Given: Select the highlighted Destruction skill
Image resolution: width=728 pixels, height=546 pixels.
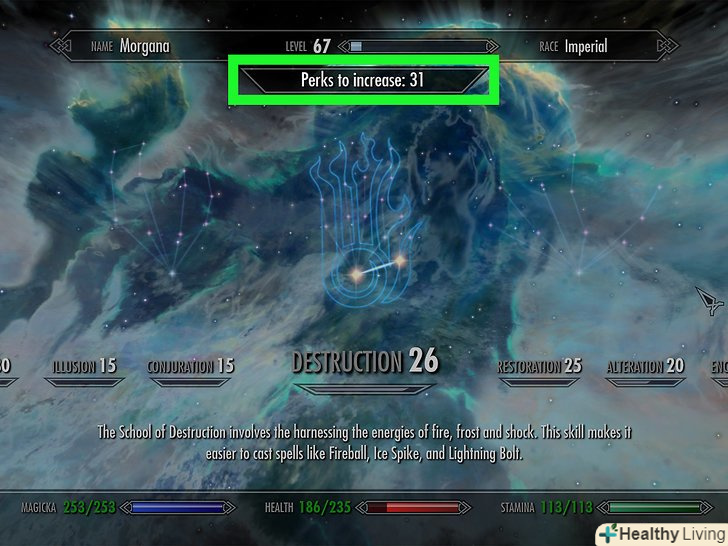Looking at the screenshot, I should [x=365, y=362].
